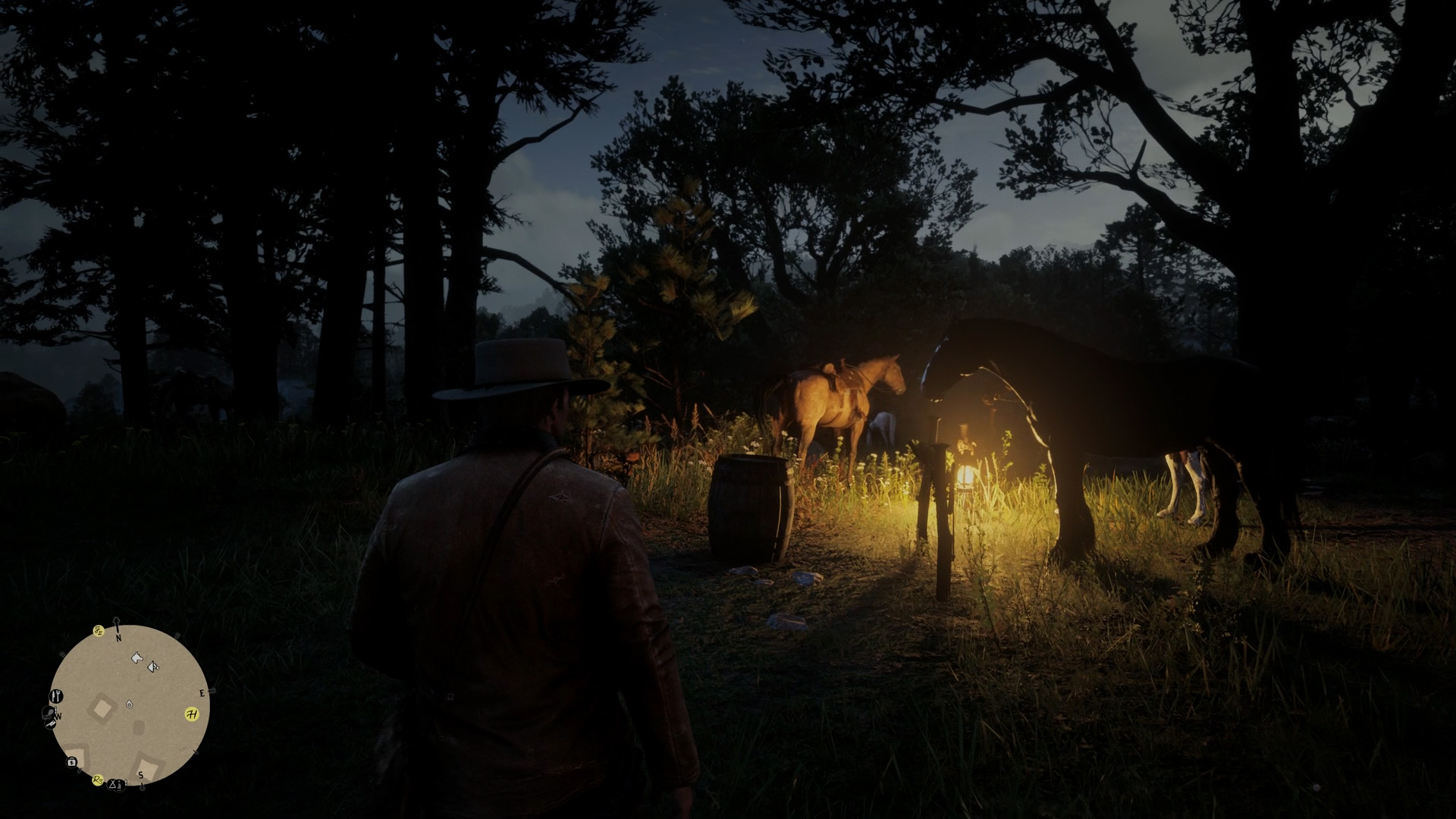This screenshot has height=819, width=1456.
Task: Select the butcher cleaver marker
Action: 50,723
